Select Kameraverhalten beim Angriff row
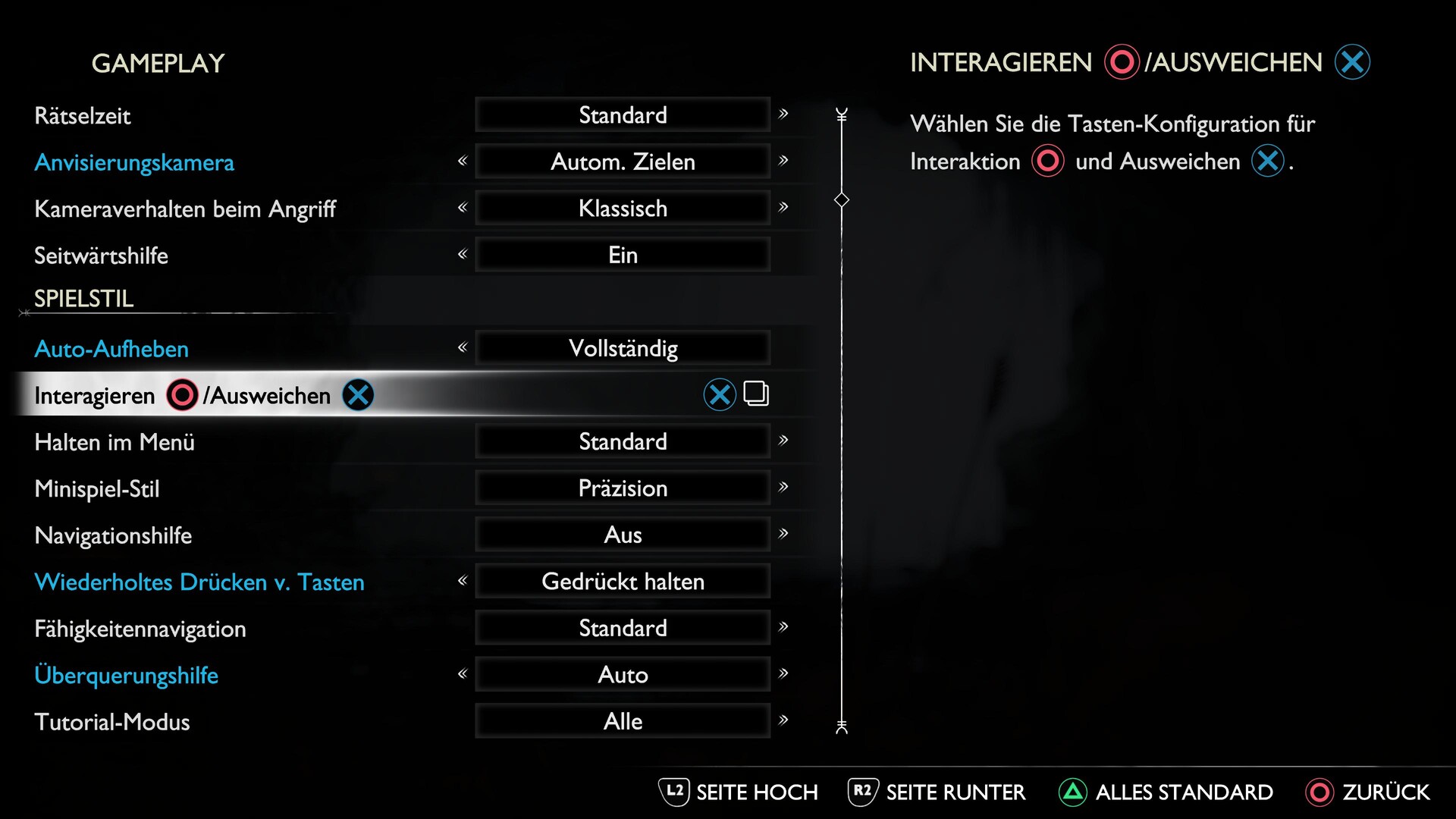Image resolution: width=1456 pixels, height=819 pixels. point(185,209)
